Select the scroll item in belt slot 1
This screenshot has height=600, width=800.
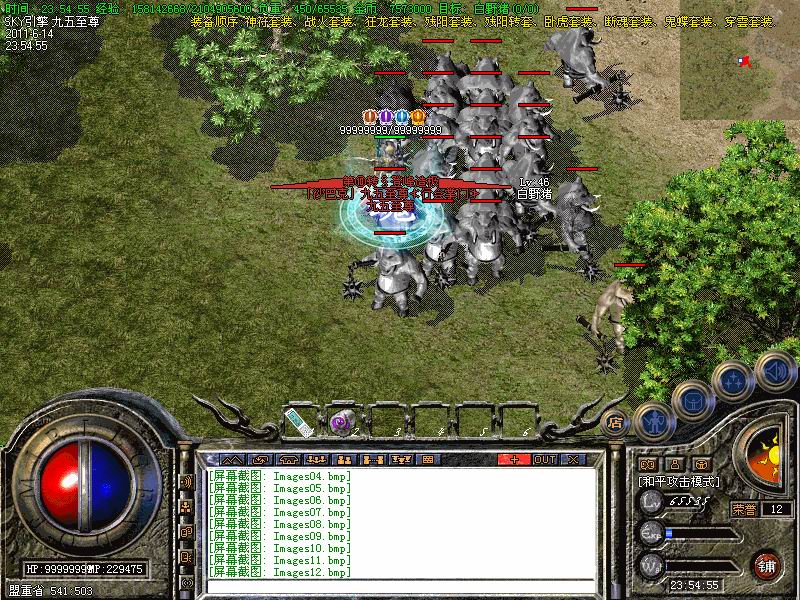pyautogui.click(x=298, y=422)
